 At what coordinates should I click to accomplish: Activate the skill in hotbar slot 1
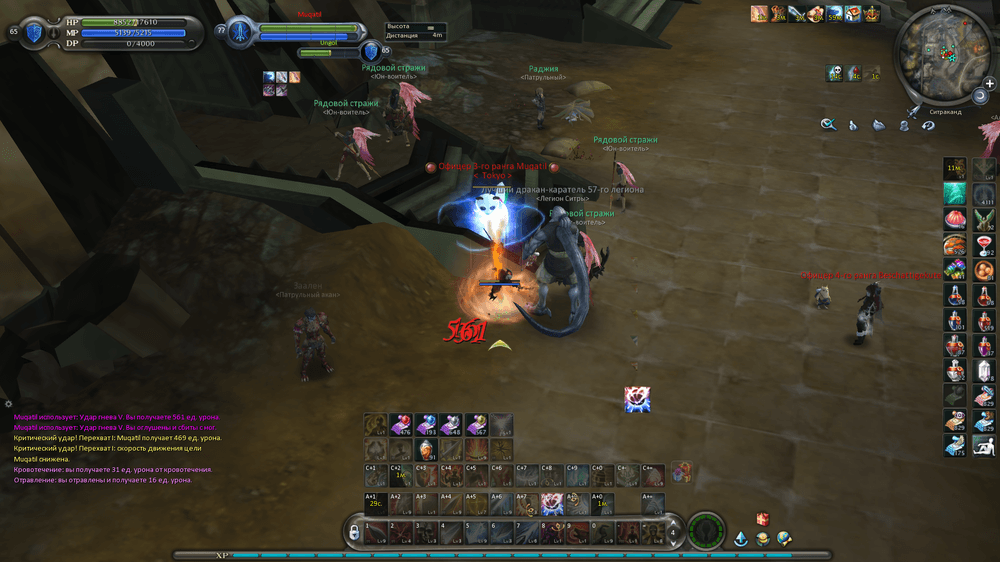(x=374, y=531)
